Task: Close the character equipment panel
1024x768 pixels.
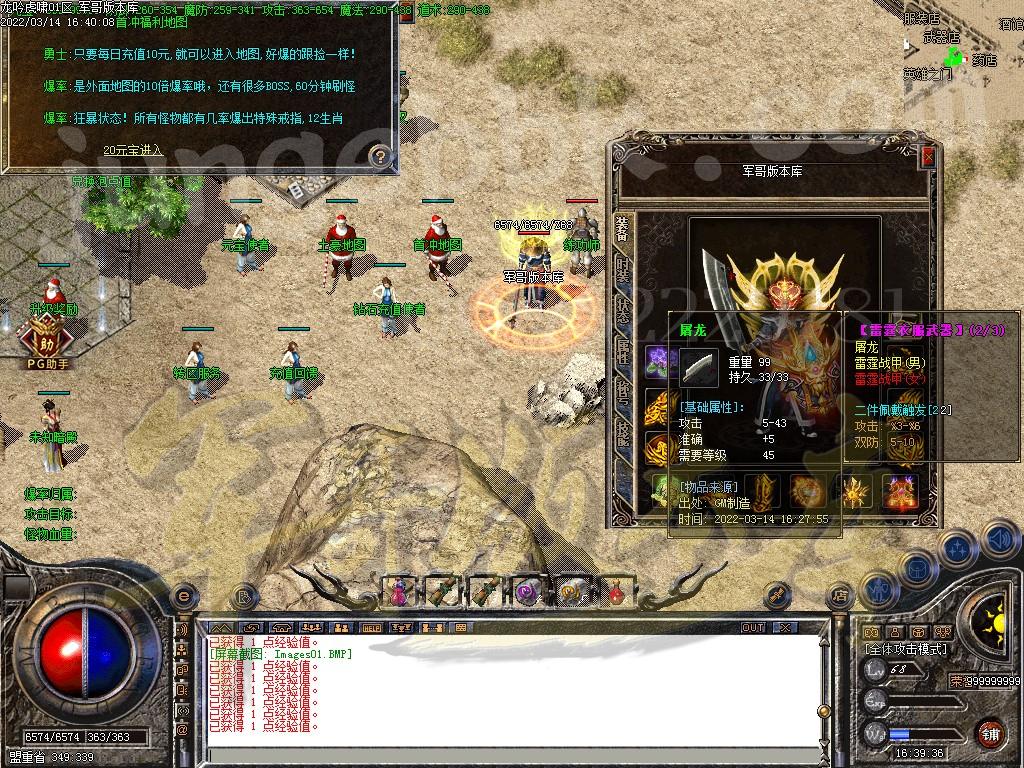Action: tap(927, 157)
